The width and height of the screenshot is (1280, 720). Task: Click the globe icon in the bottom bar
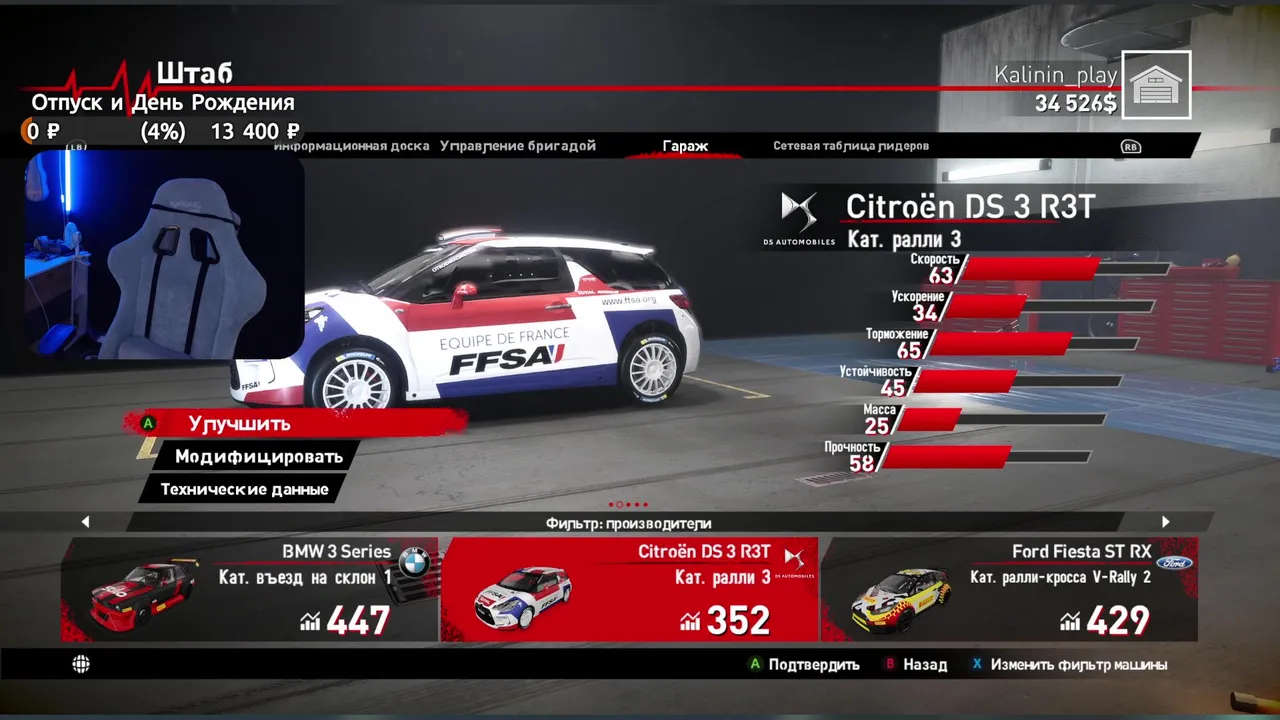coord(81,664)
